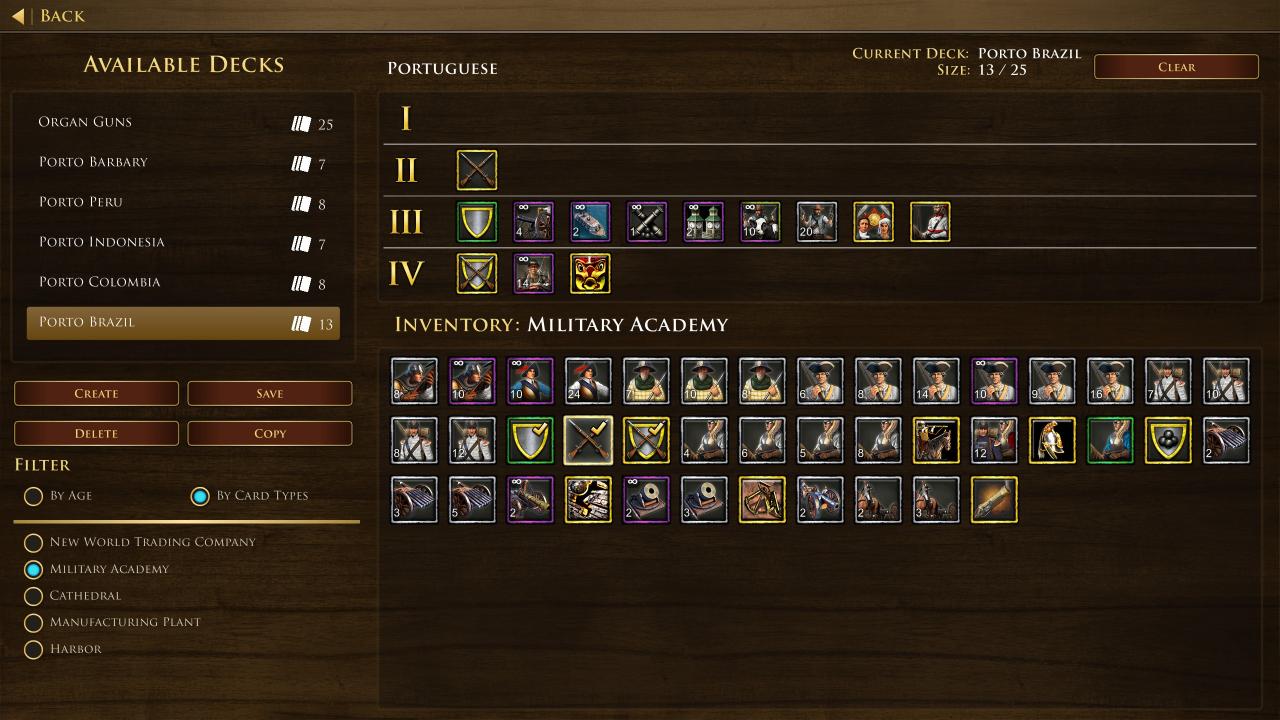Filter cards By Card Types
This screenshot has height=720, width=1280.
point(200,496)
